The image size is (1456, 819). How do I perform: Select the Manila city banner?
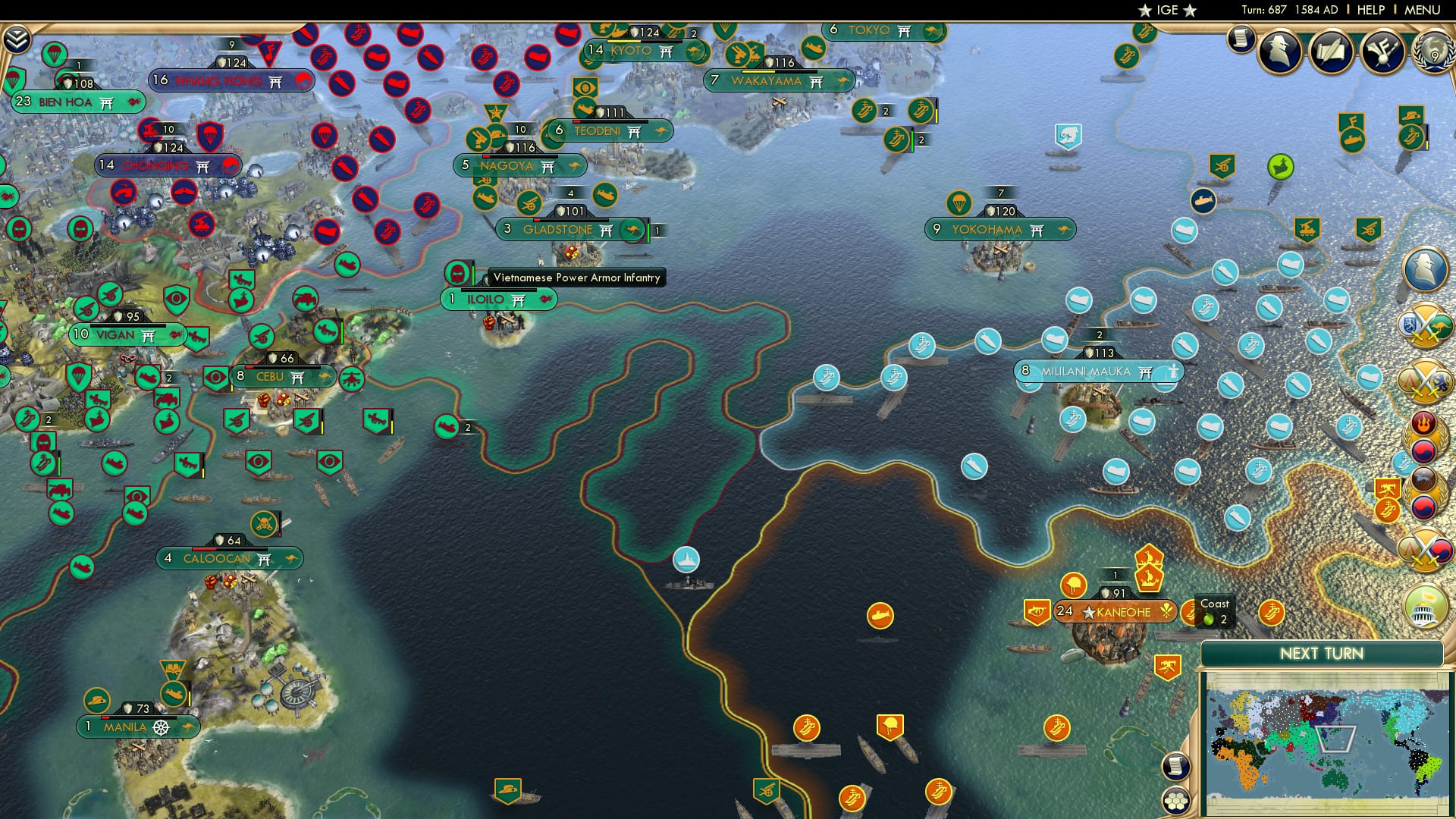tap(135, 726)
